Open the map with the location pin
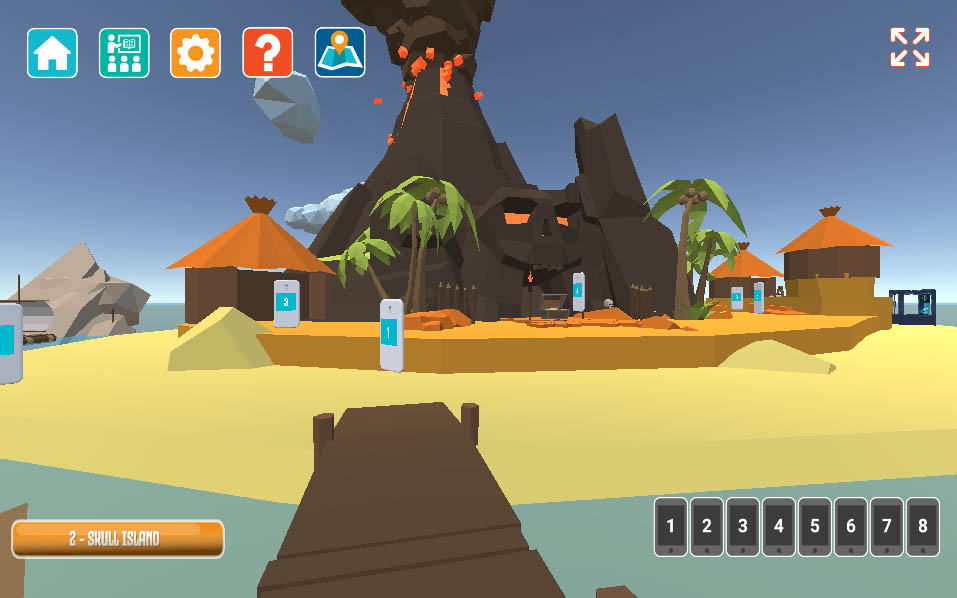957x598 pixels. tap(340, 53)
